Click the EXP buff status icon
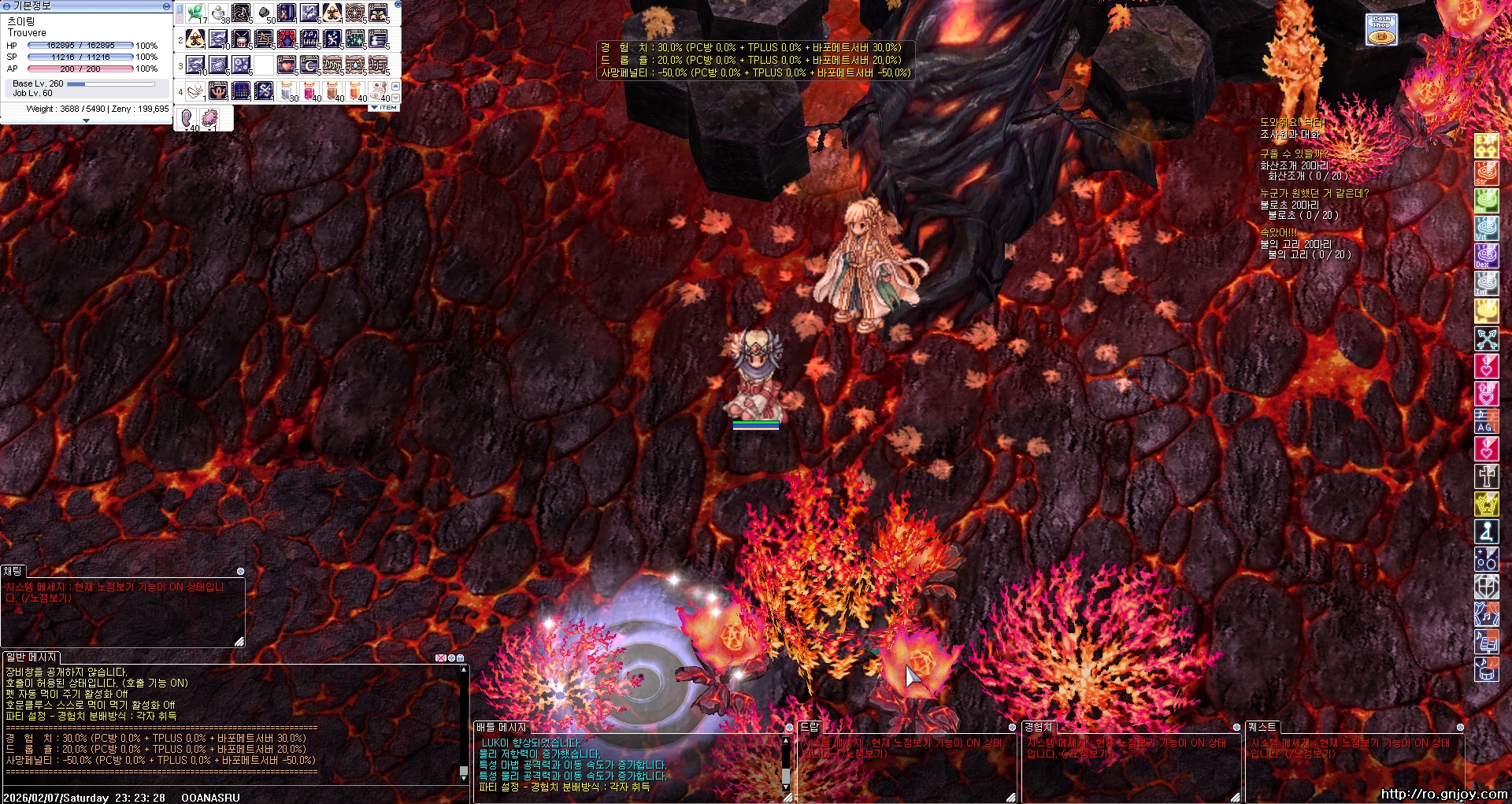Screen dimensions: 1512x804 point(1486,145)
